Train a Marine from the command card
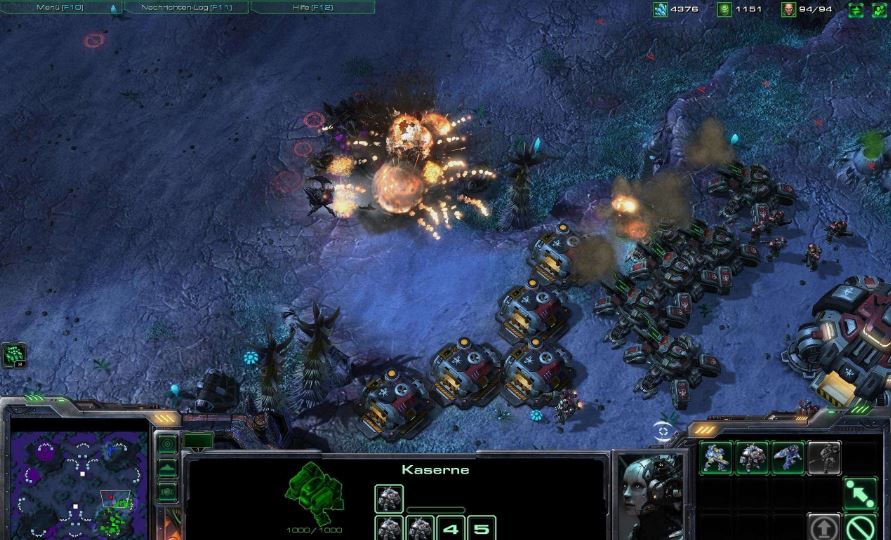Viewport: 891px width, 540px height. tap(715, 458)
